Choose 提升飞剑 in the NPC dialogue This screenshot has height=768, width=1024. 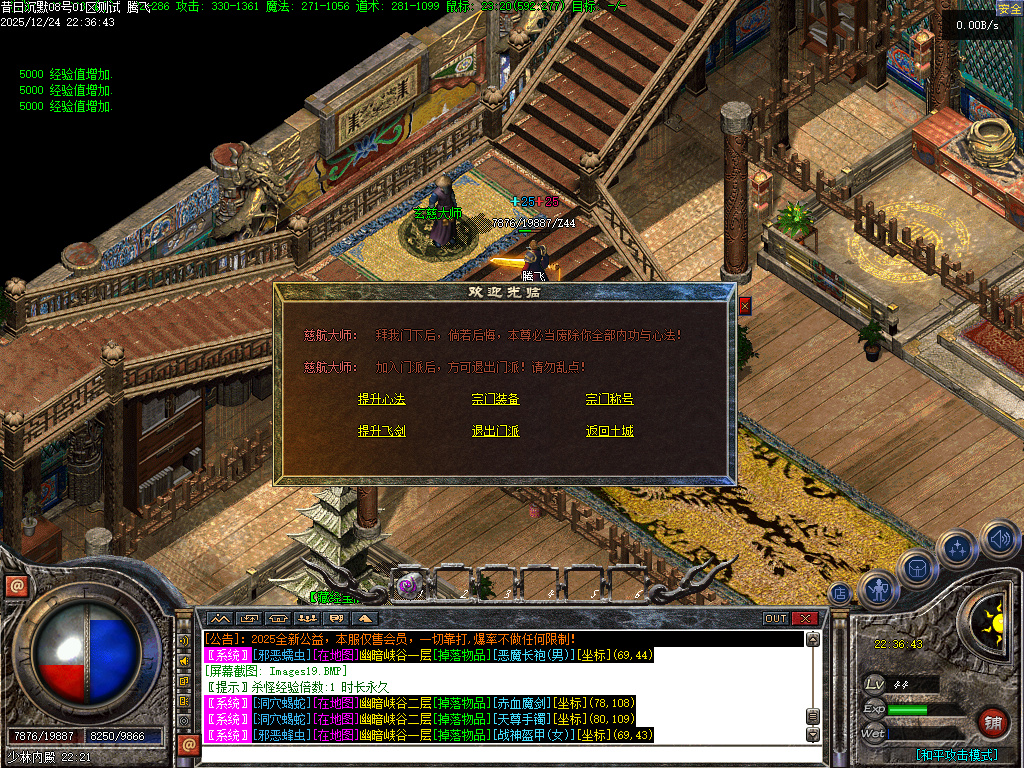(x=382, y=432)
